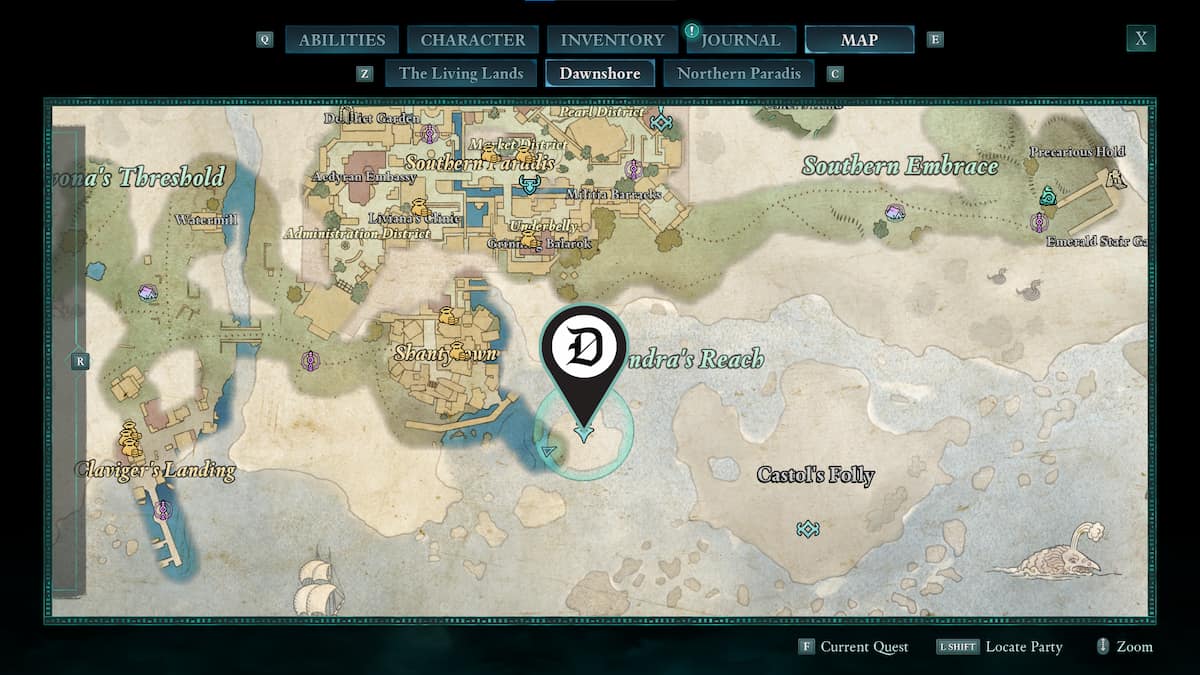Select the party camp marker near Watermill

[x=148, y=293]
